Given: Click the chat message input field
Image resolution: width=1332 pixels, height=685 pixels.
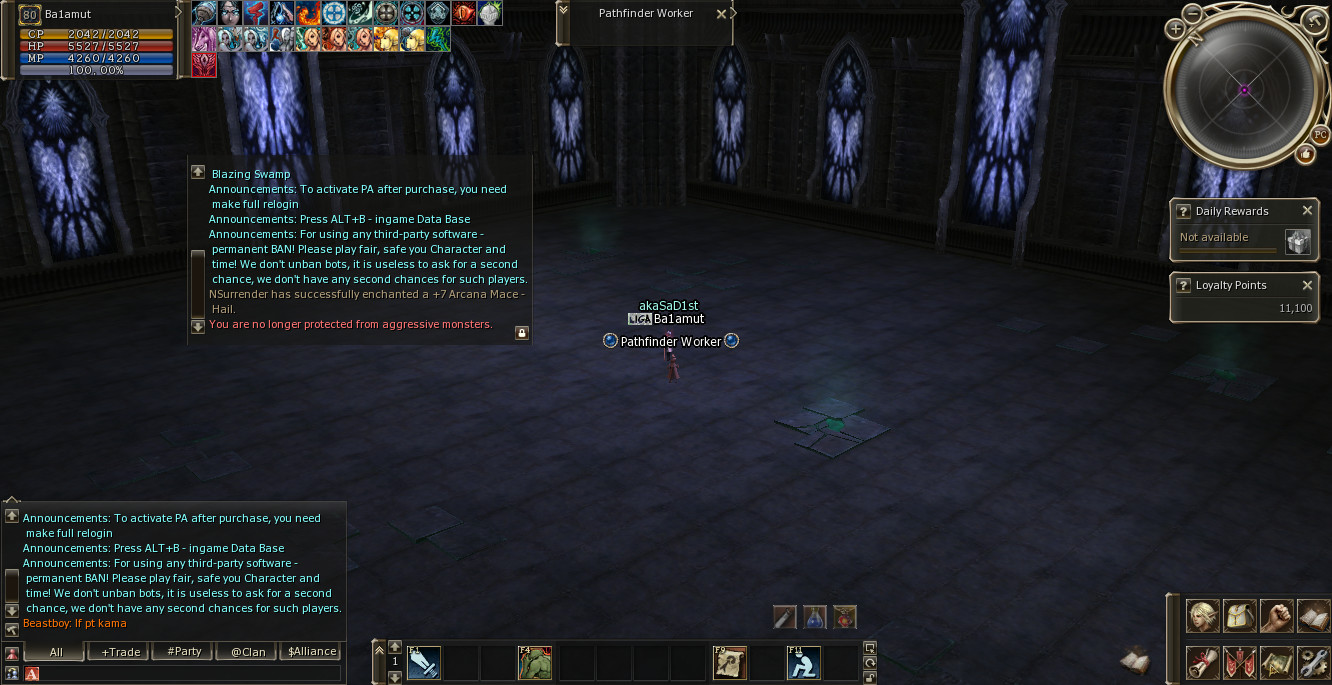Looking at the screenshot, I should point(190,674).
